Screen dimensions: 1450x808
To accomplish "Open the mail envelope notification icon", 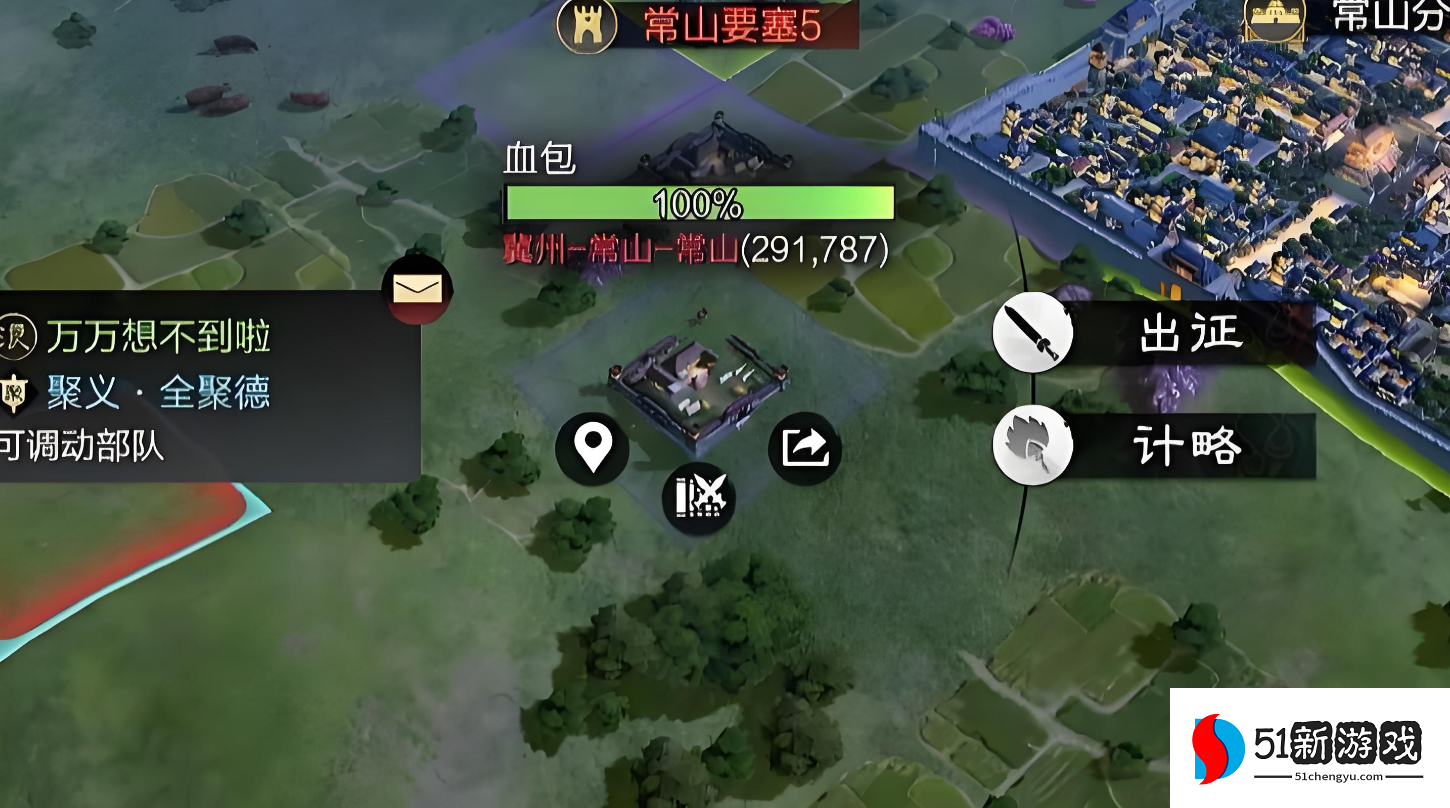I will 420,289.
